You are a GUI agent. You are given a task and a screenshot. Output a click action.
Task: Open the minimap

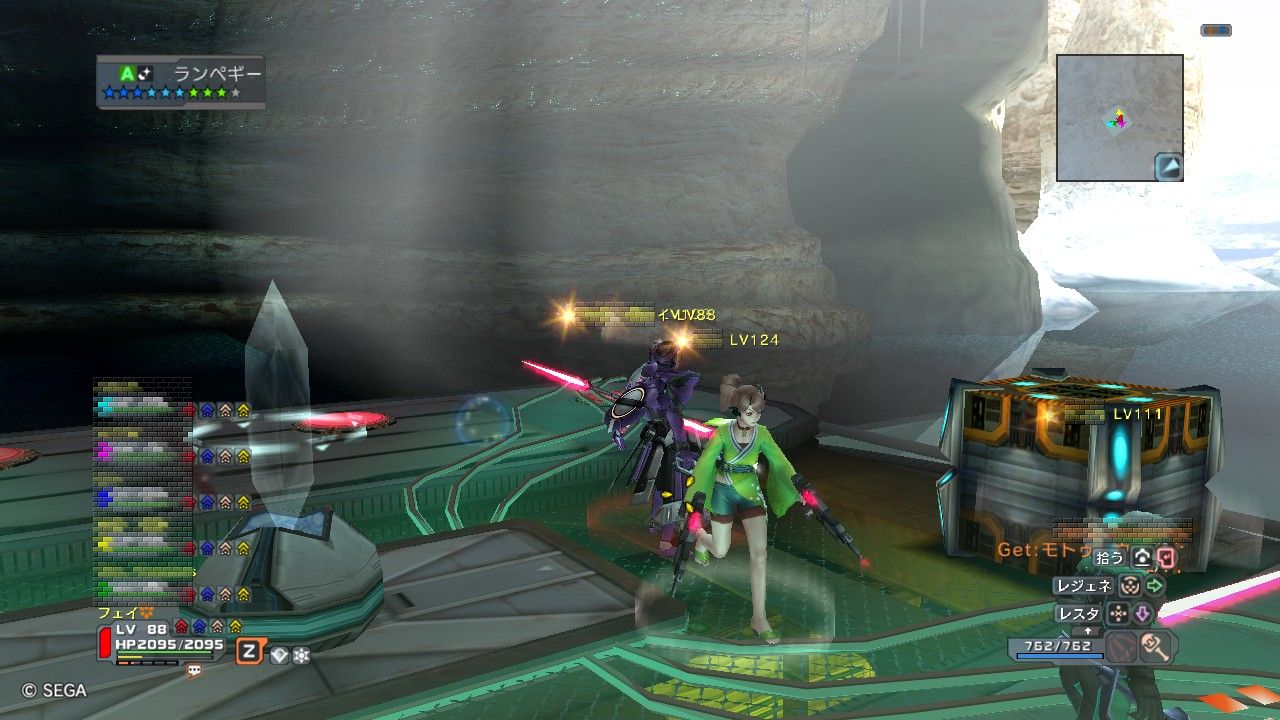tap(1119, 117)
